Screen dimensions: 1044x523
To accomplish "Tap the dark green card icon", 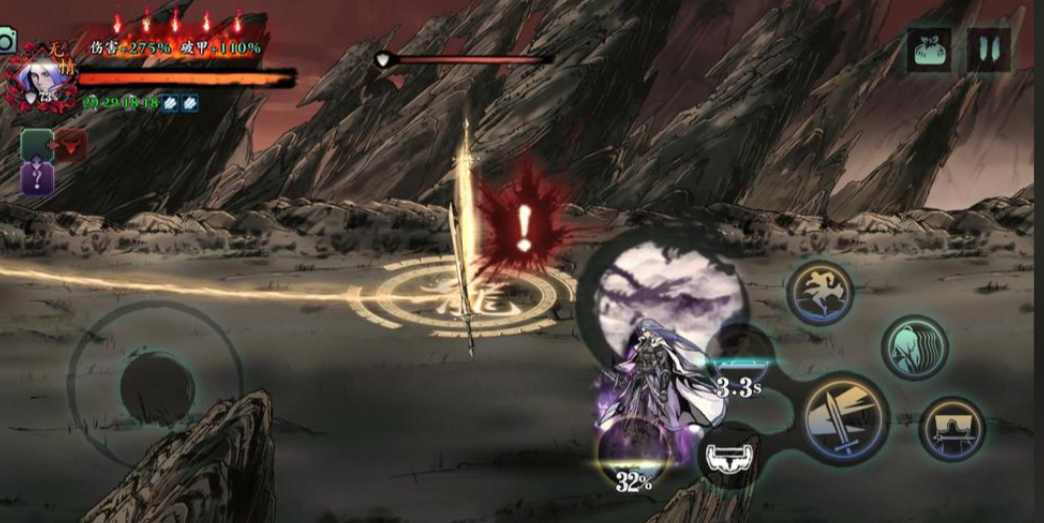I will click(x=36, y=146).
